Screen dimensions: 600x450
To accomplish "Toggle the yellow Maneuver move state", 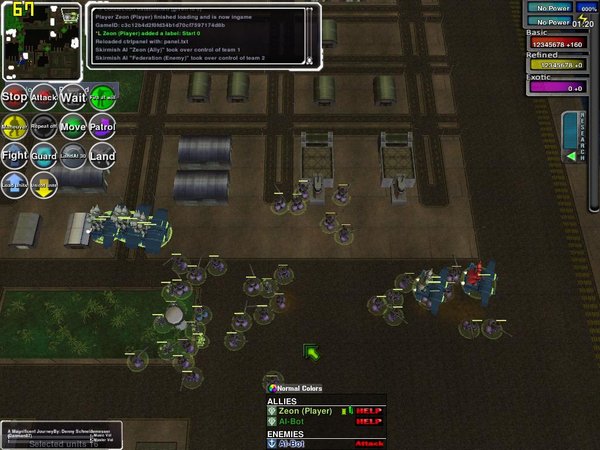I will 14,127.
